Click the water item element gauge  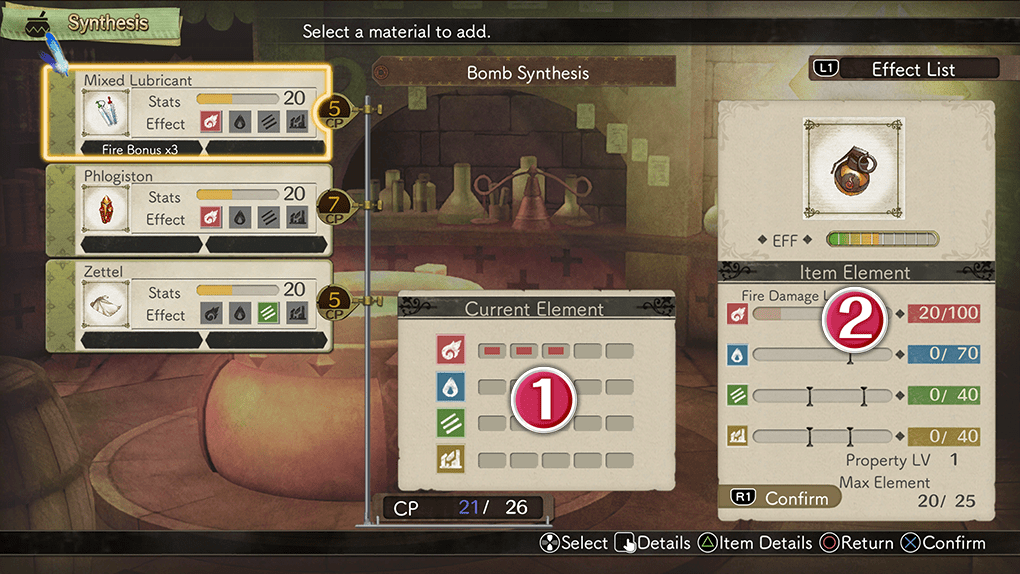coord(820,354)
